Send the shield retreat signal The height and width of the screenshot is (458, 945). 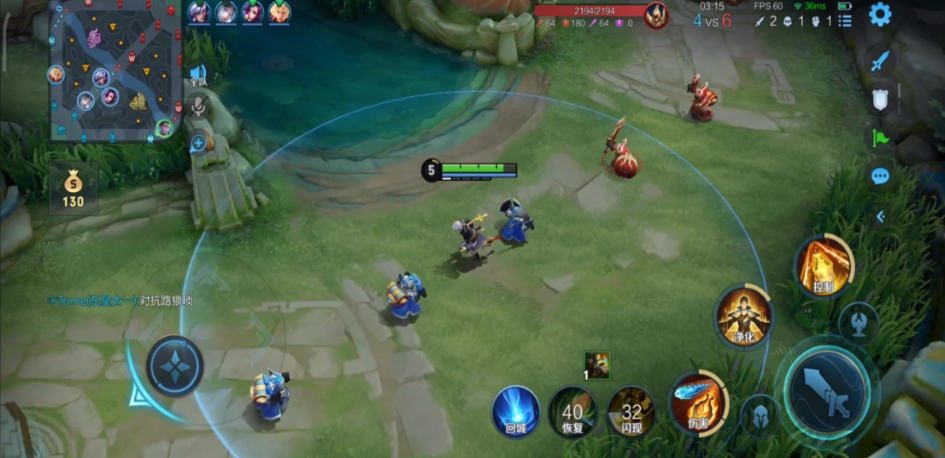point(880,99)
